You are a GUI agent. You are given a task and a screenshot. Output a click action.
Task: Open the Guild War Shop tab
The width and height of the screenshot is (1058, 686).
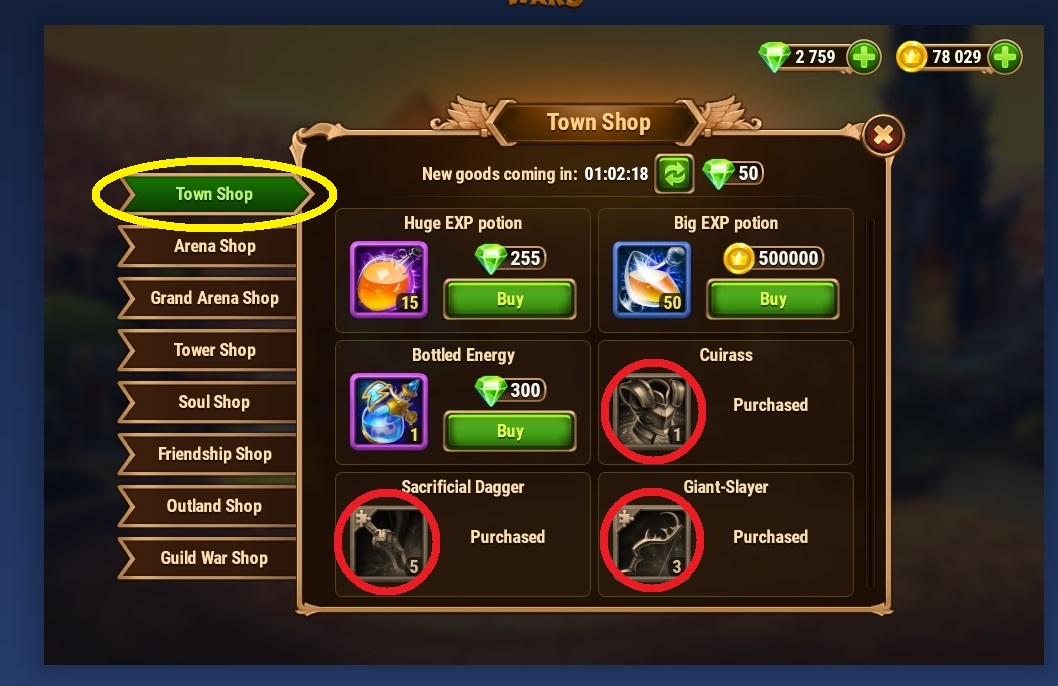[214, 558]
